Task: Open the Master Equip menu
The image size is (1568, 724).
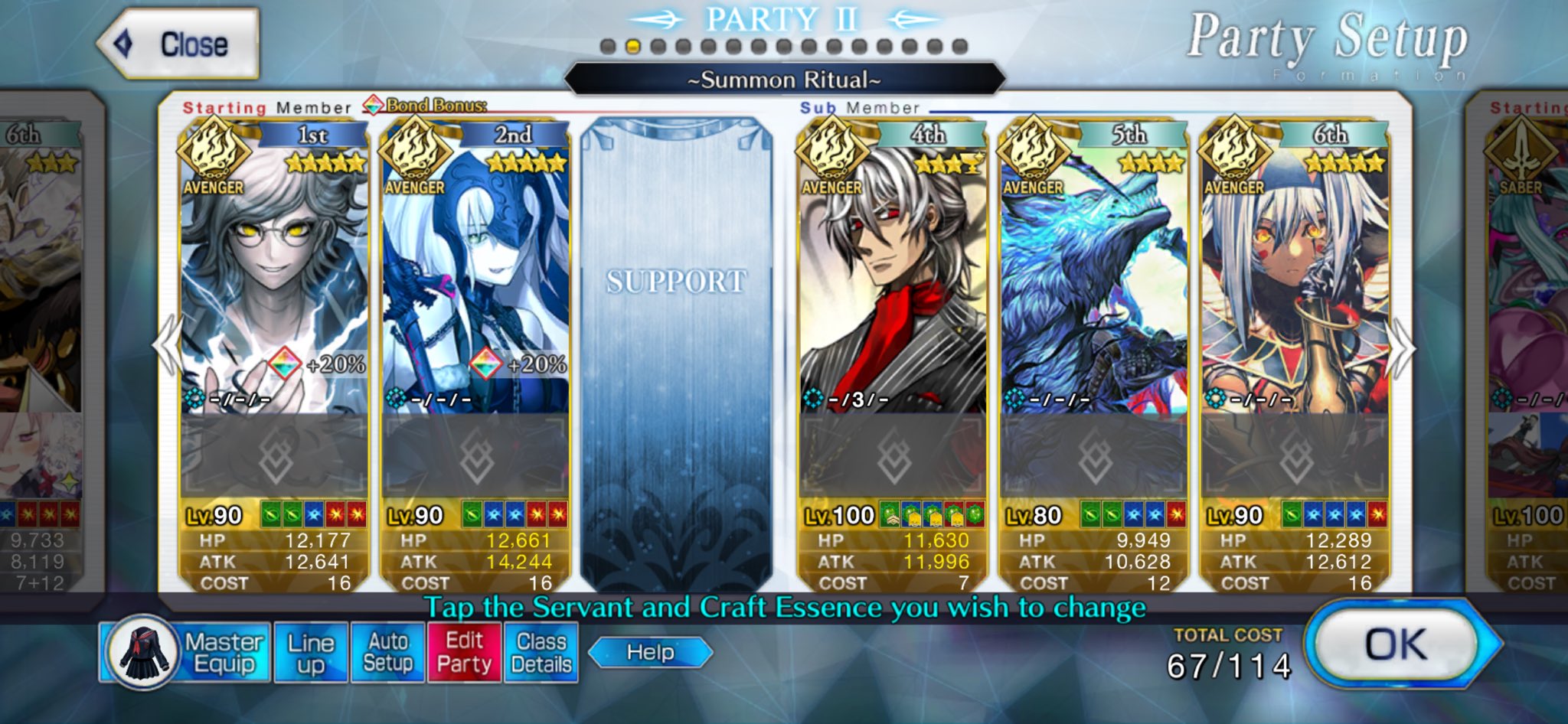Action: (x=185, y=653)
